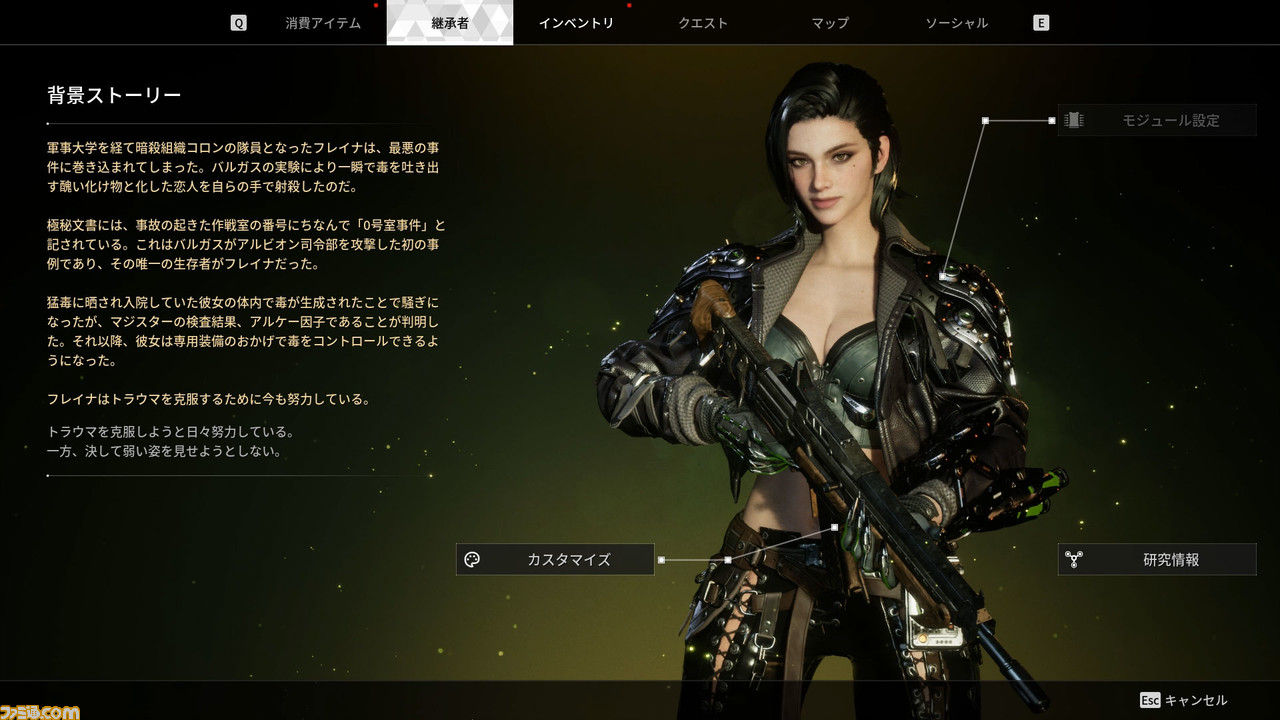Click the カスタマイズ customize button
The height and width of the screenshot is (720, 1280).
pyautogui.click(x=555, y=559)
